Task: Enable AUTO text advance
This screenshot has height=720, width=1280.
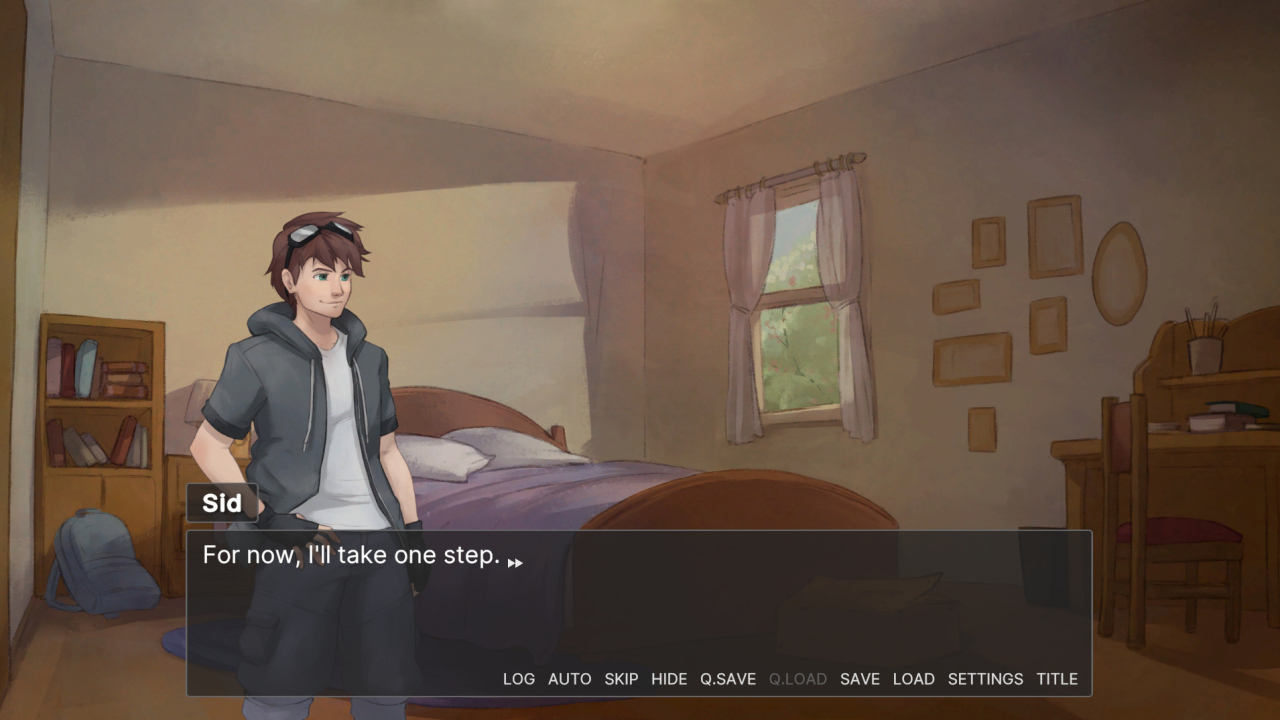Action: [569, 679]
